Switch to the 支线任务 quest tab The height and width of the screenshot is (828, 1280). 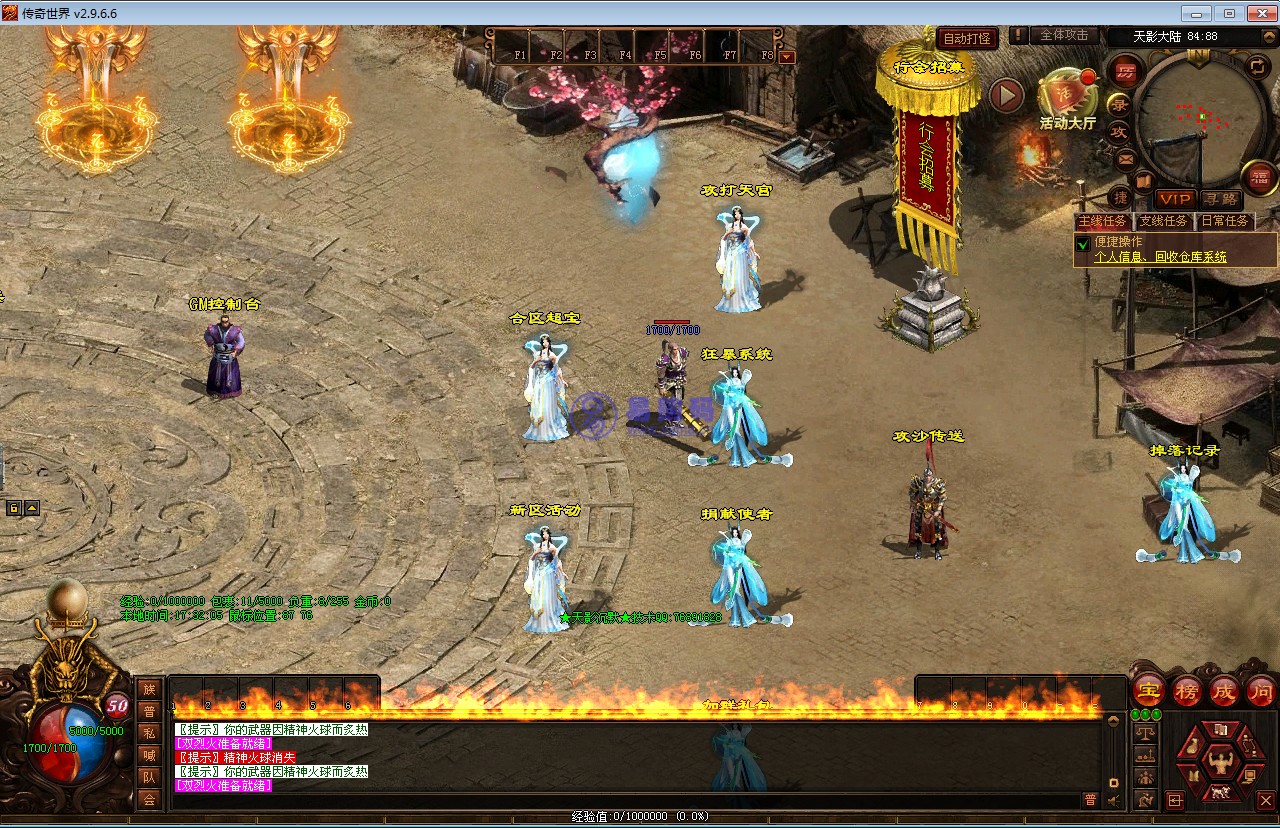[x=1164, y=221]
